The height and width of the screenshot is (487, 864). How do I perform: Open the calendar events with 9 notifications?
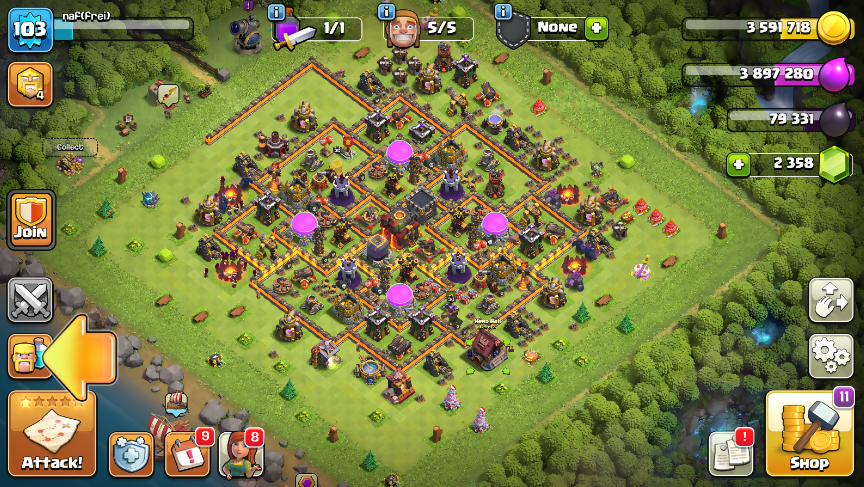185,454
